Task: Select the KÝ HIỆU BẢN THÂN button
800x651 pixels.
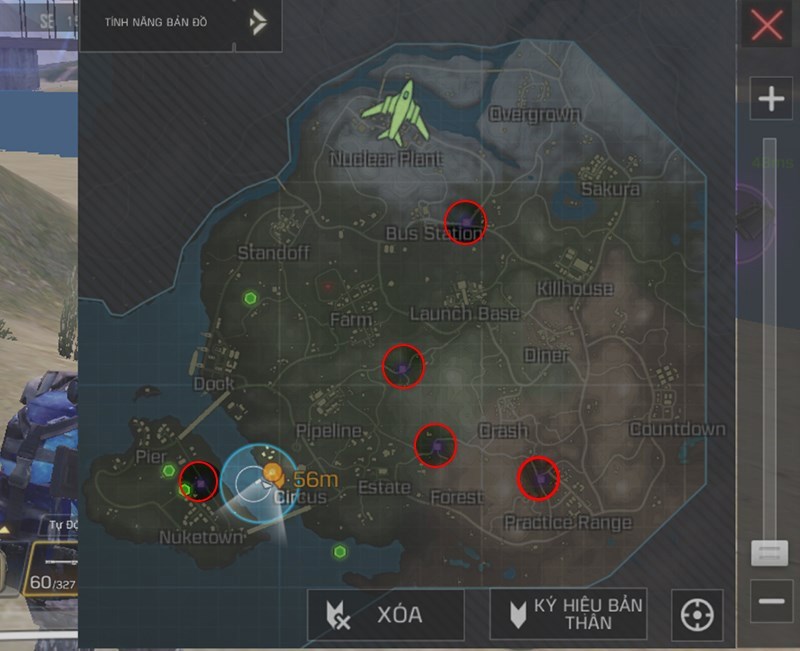Action: [568, 614]
